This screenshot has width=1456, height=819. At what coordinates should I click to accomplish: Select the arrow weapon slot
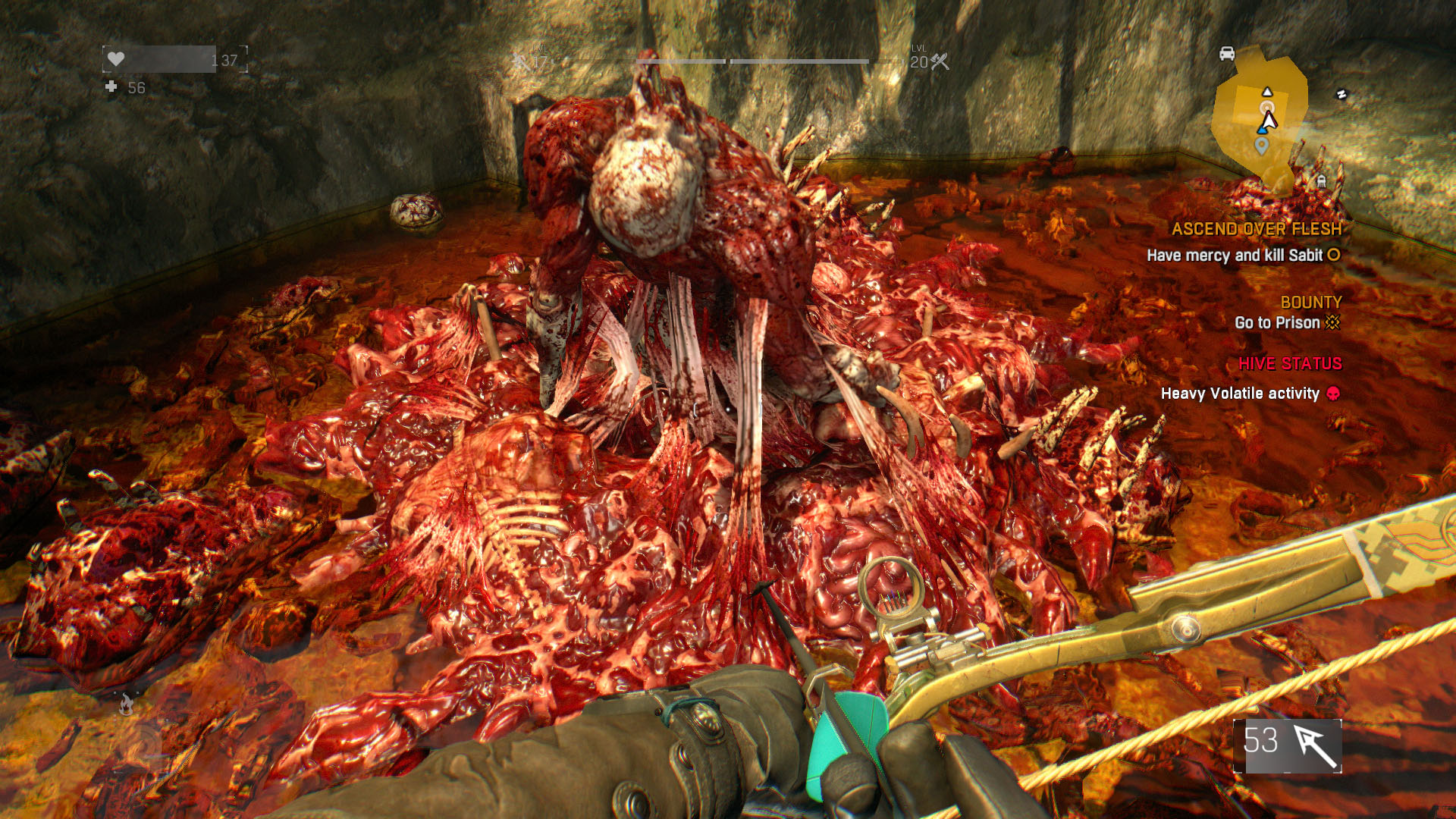(1287, 745)
